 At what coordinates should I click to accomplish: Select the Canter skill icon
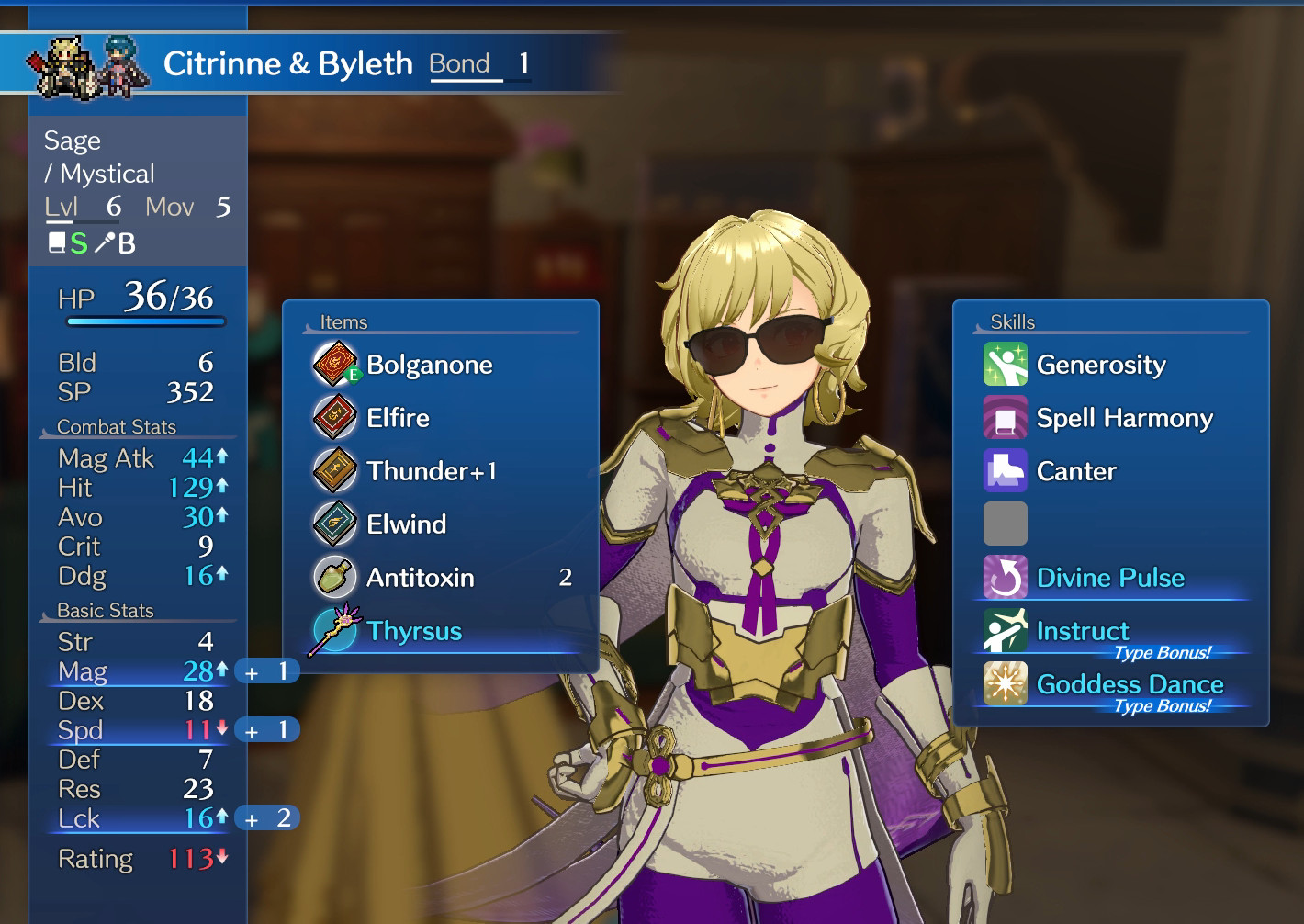point(1006,470)
